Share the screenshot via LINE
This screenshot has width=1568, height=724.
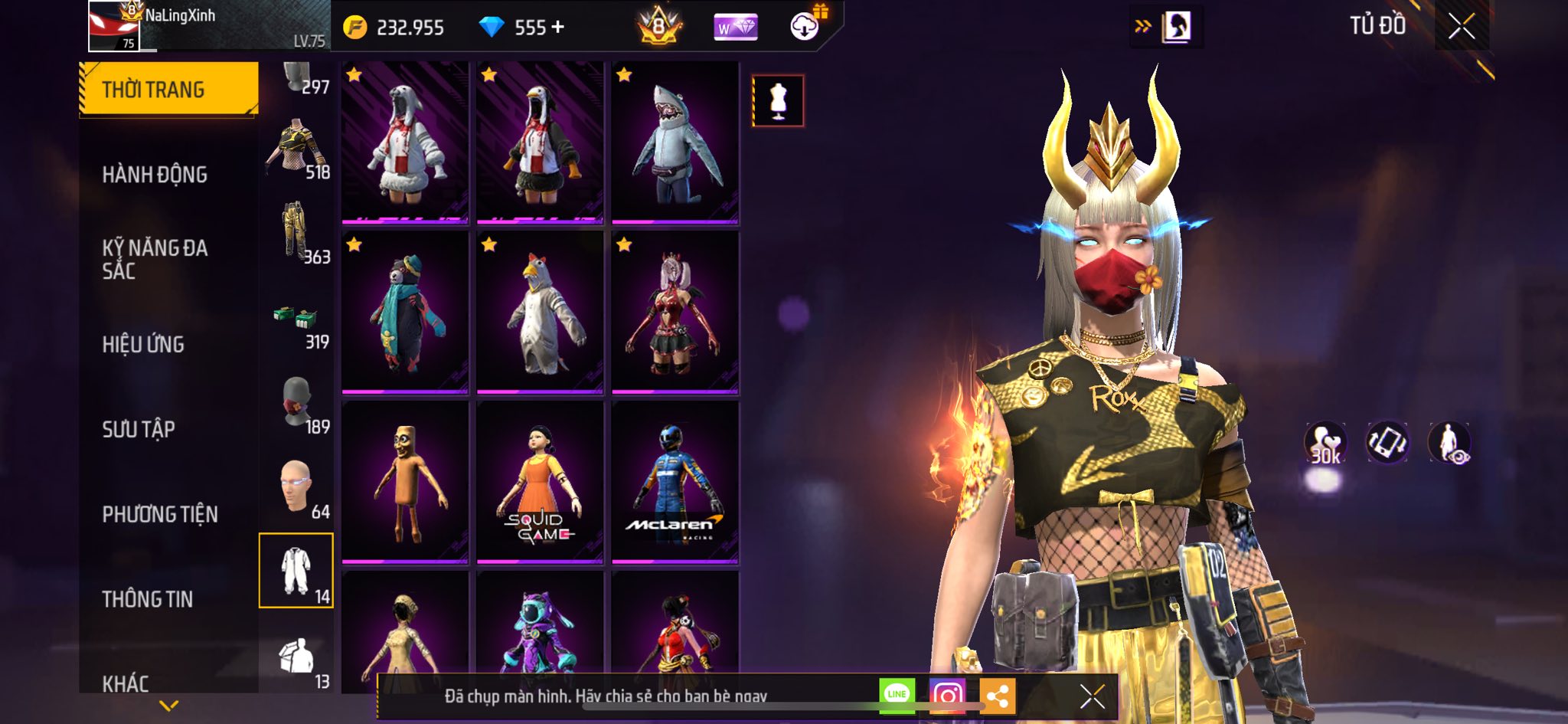click(897, 695)
